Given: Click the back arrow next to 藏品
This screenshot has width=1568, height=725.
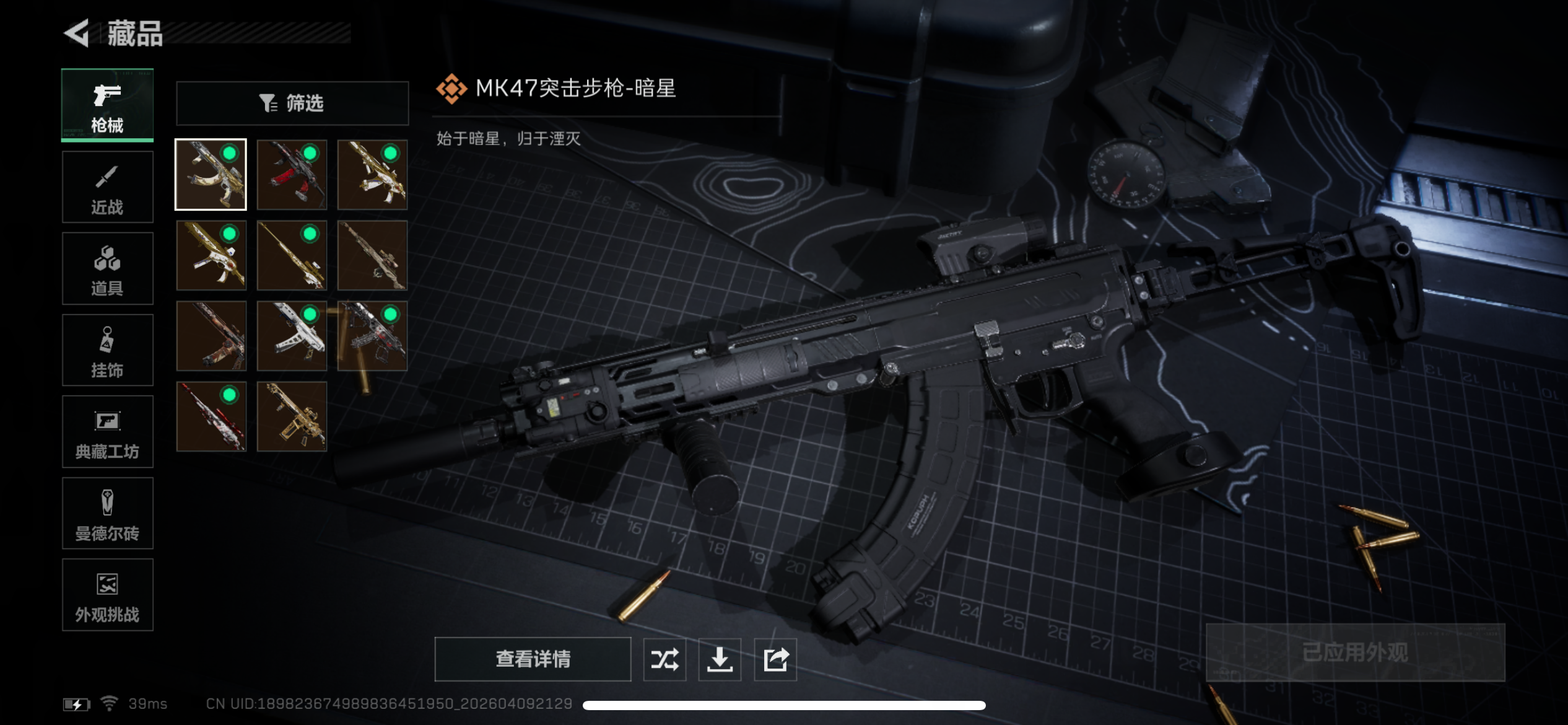Looking at the screenshot, I should (76, 34).
